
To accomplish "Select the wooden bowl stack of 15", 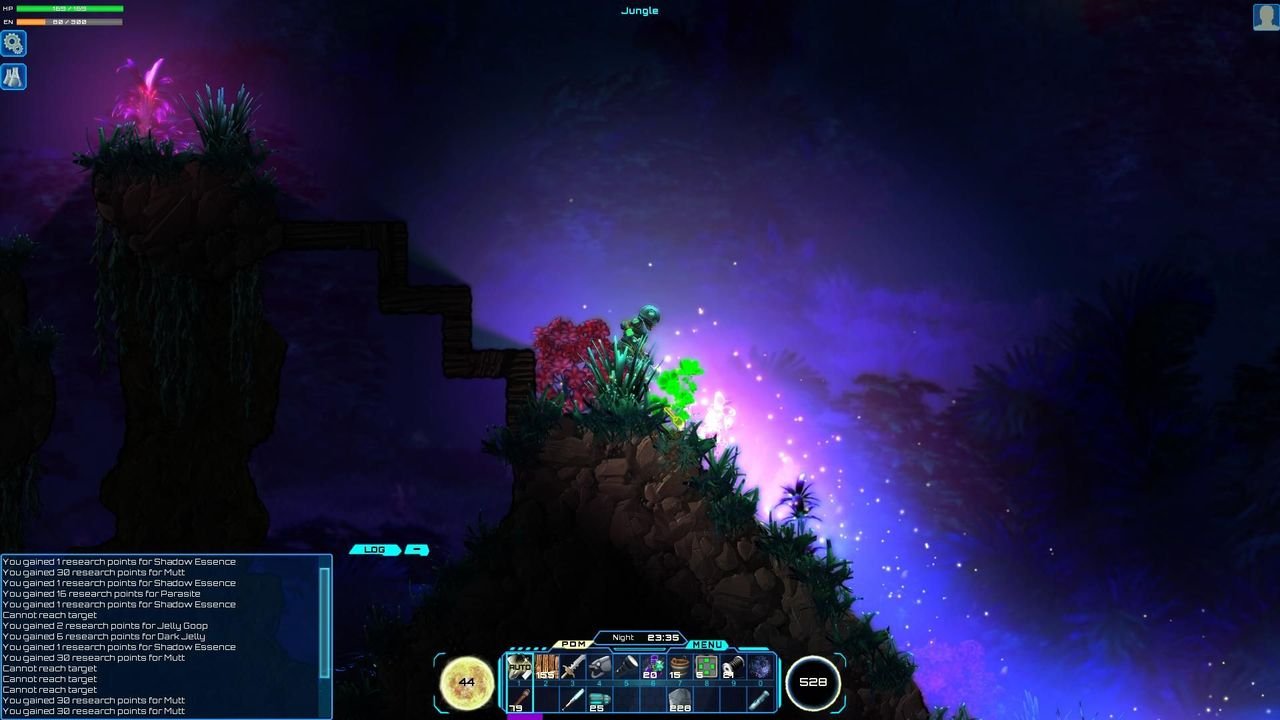I will 680,667.
